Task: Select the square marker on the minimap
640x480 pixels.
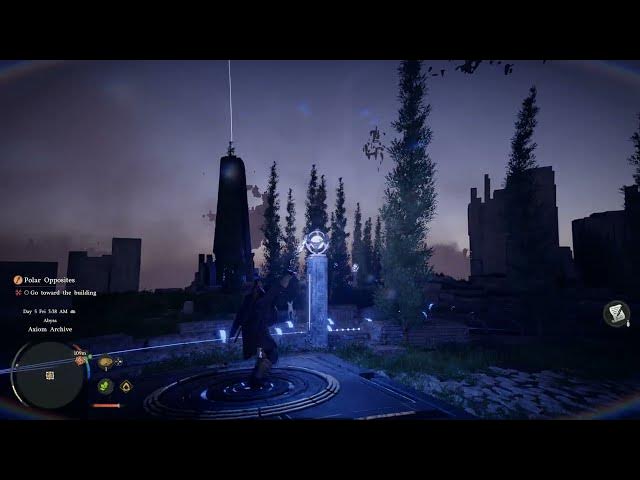Action: [49, 376]
